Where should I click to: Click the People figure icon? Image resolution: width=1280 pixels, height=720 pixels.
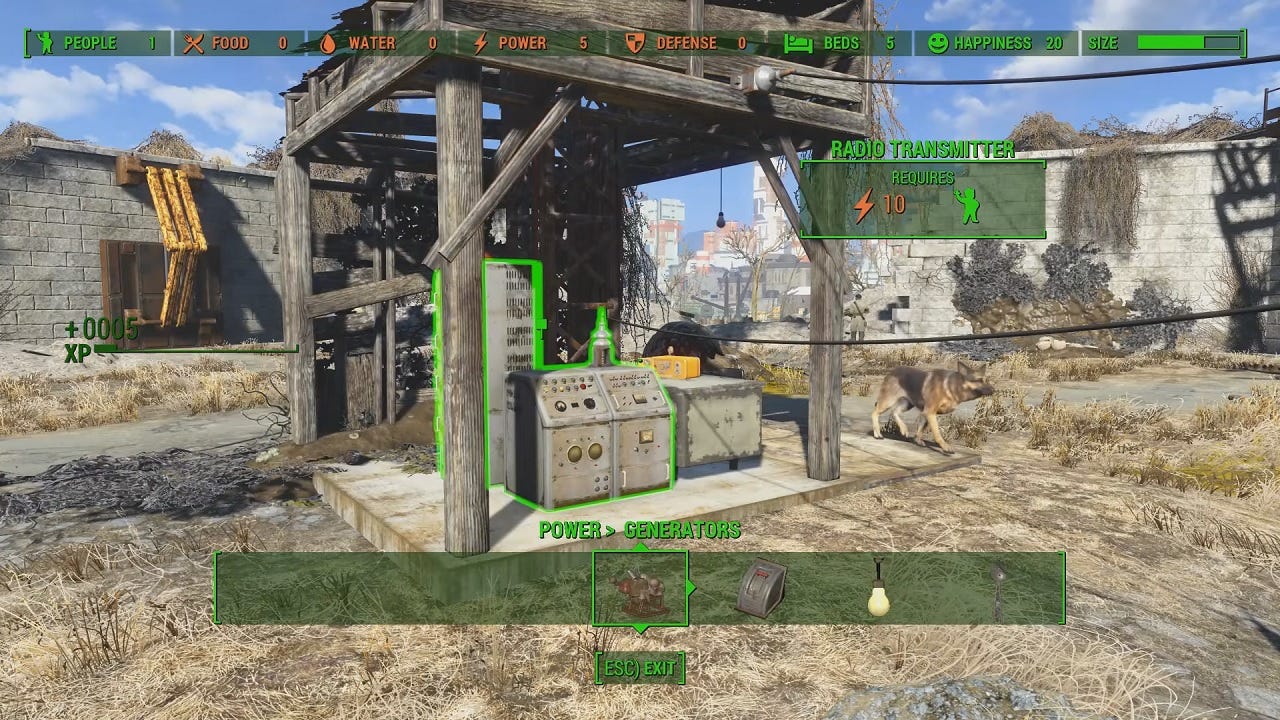45,43
